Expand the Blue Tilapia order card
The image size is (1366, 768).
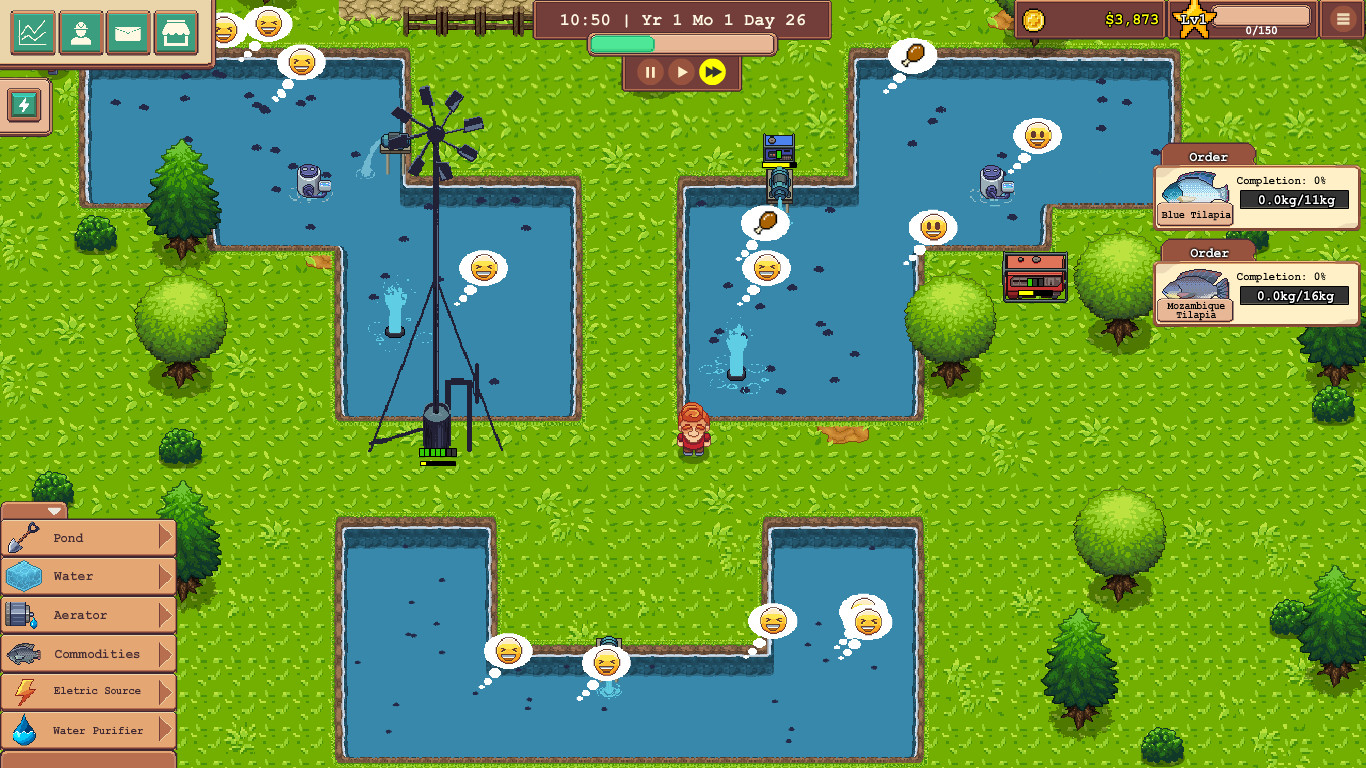click(1255, 196)
